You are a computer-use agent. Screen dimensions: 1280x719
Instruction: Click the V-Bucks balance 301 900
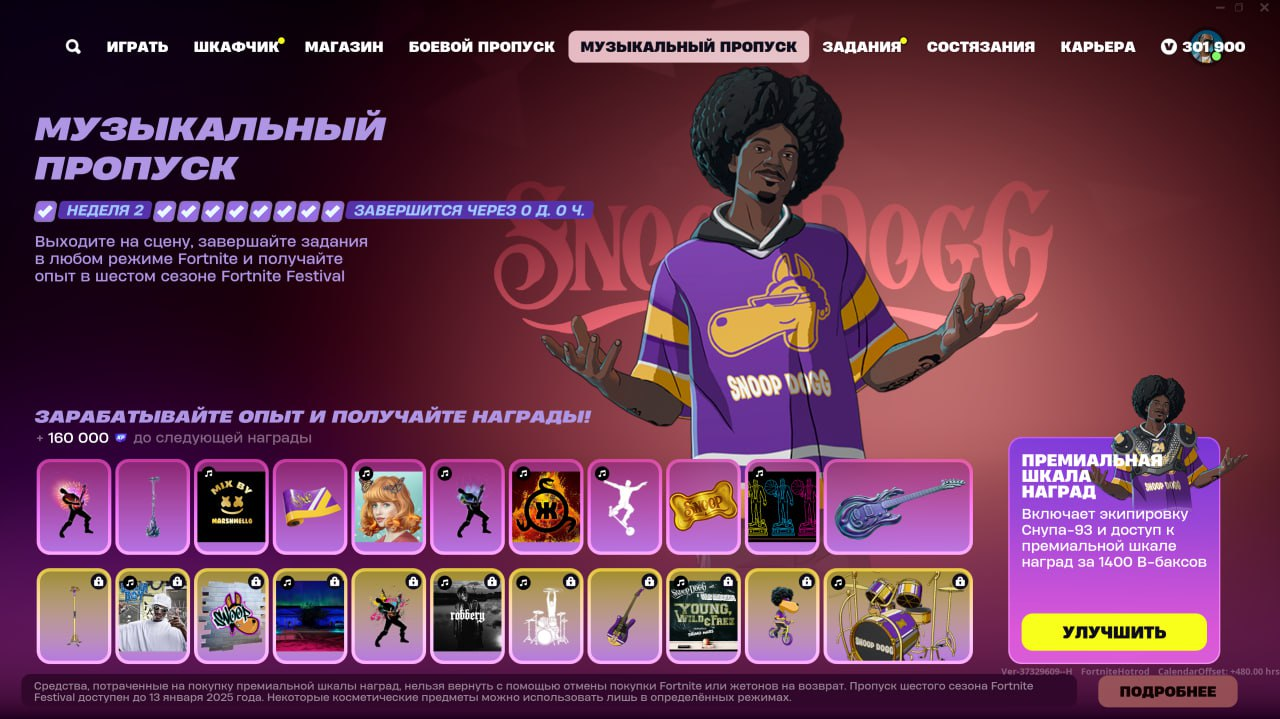click(x=1204, y=47)
